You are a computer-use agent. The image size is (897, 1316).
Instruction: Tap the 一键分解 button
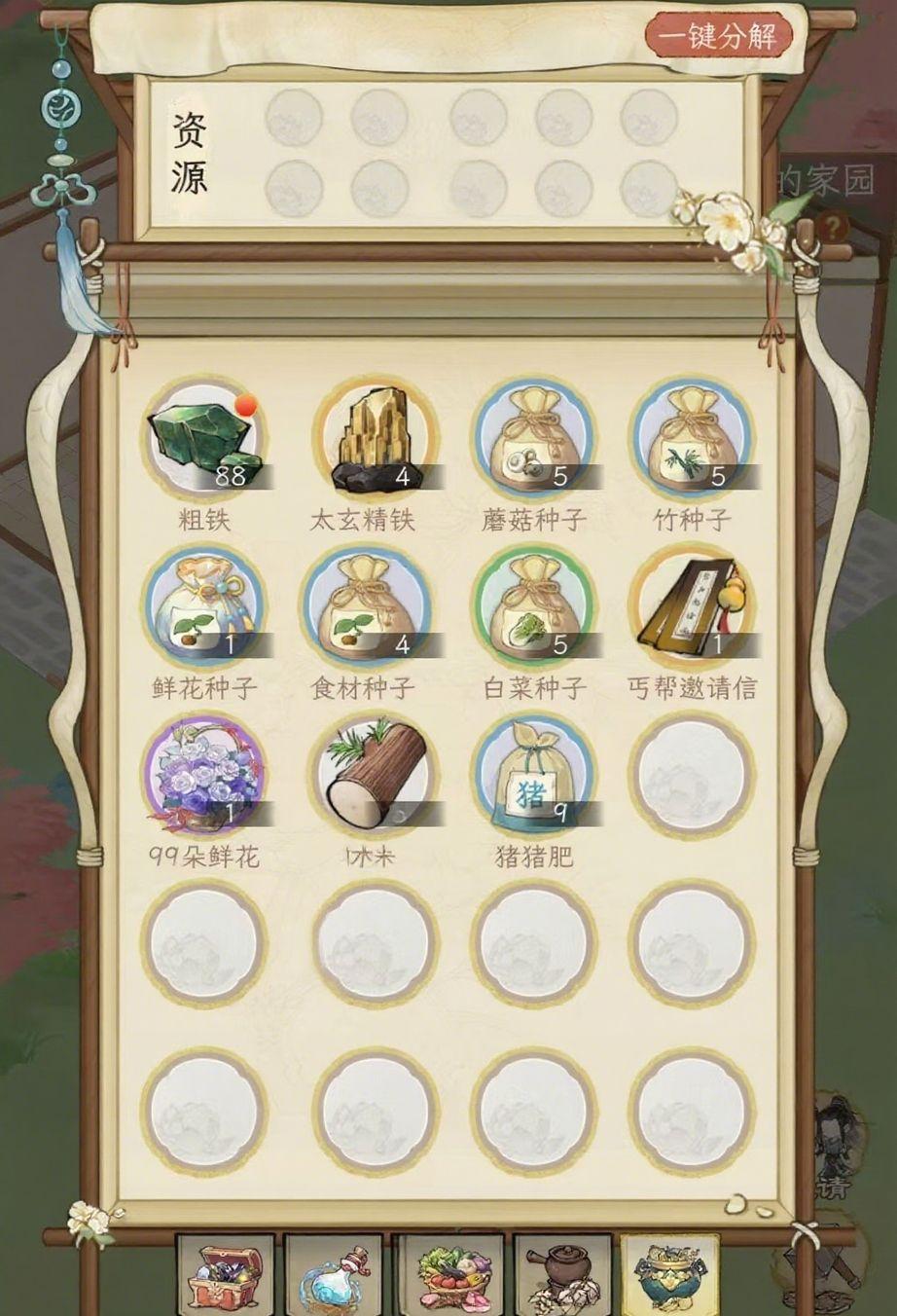click(x=718, y=38)
